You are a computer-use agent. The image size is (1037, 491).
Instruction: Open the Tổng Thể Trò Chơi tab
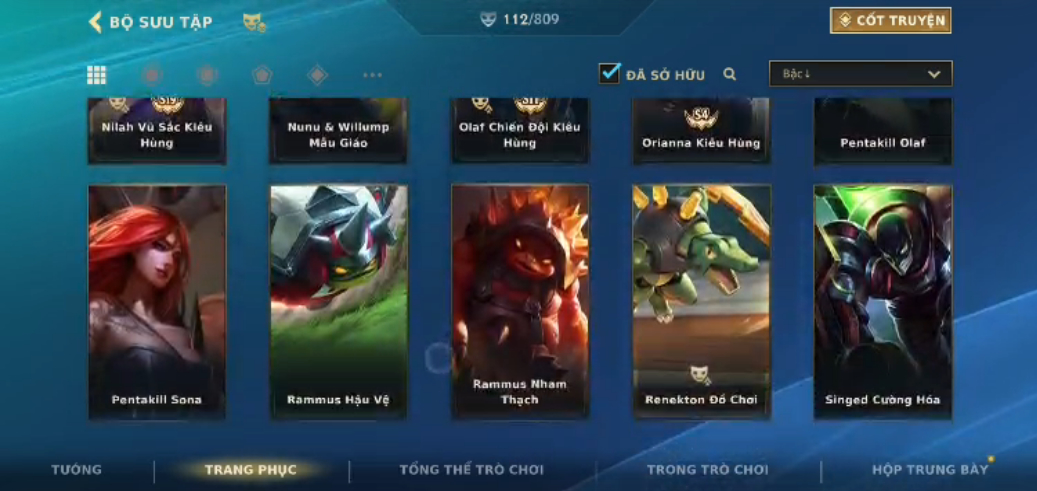472,470
